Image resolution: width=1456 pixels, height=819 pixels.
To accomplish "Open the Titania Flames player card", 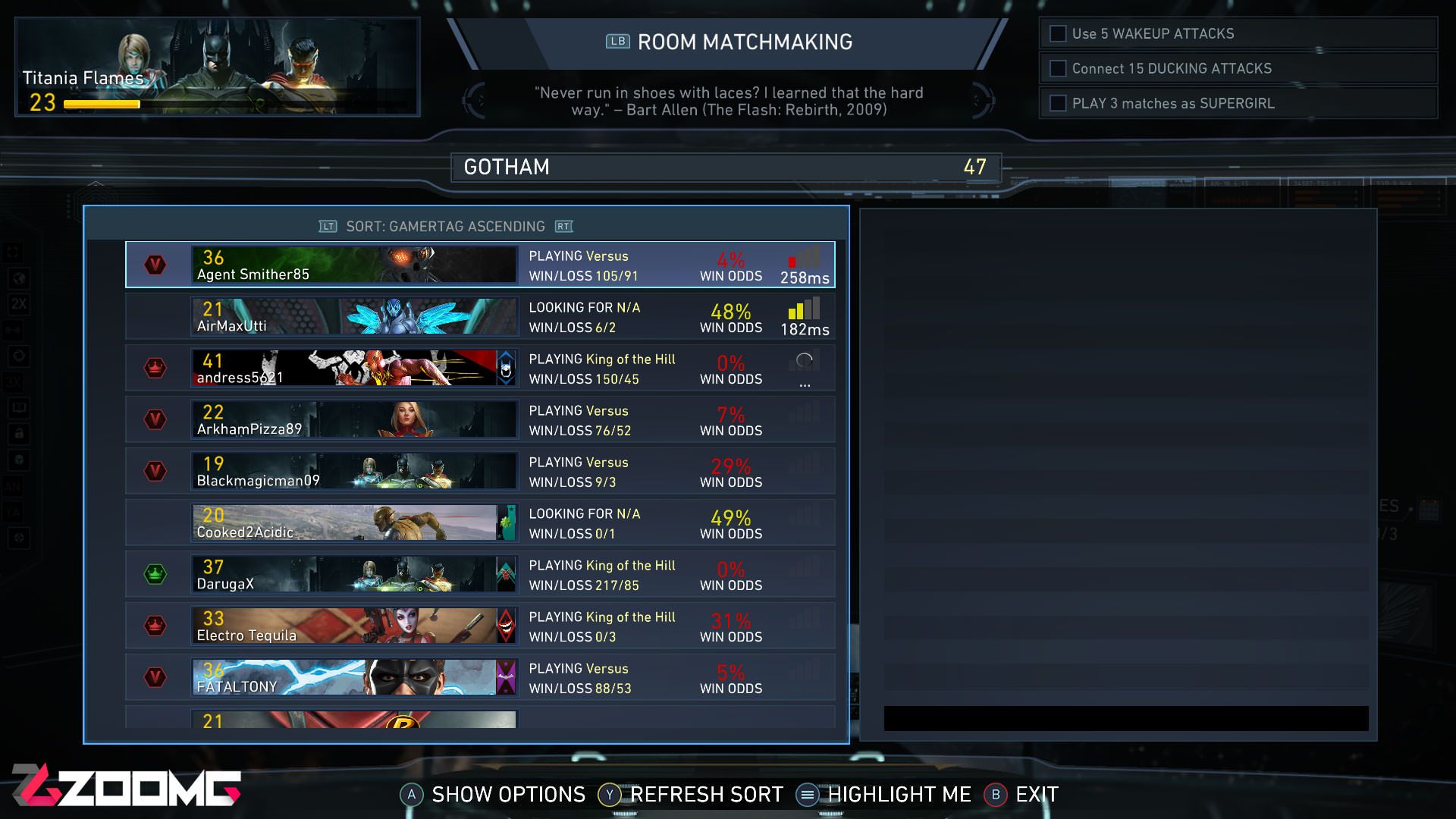I will tap(217, 67).
